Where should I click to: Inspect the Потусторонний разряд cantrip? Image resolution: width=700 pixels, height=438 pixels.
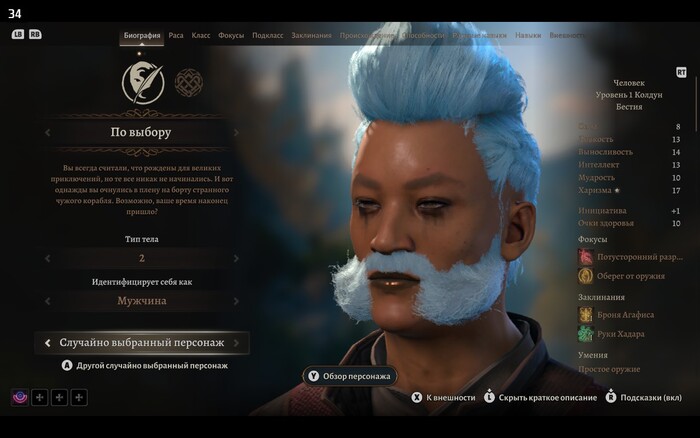click(635, 256)
